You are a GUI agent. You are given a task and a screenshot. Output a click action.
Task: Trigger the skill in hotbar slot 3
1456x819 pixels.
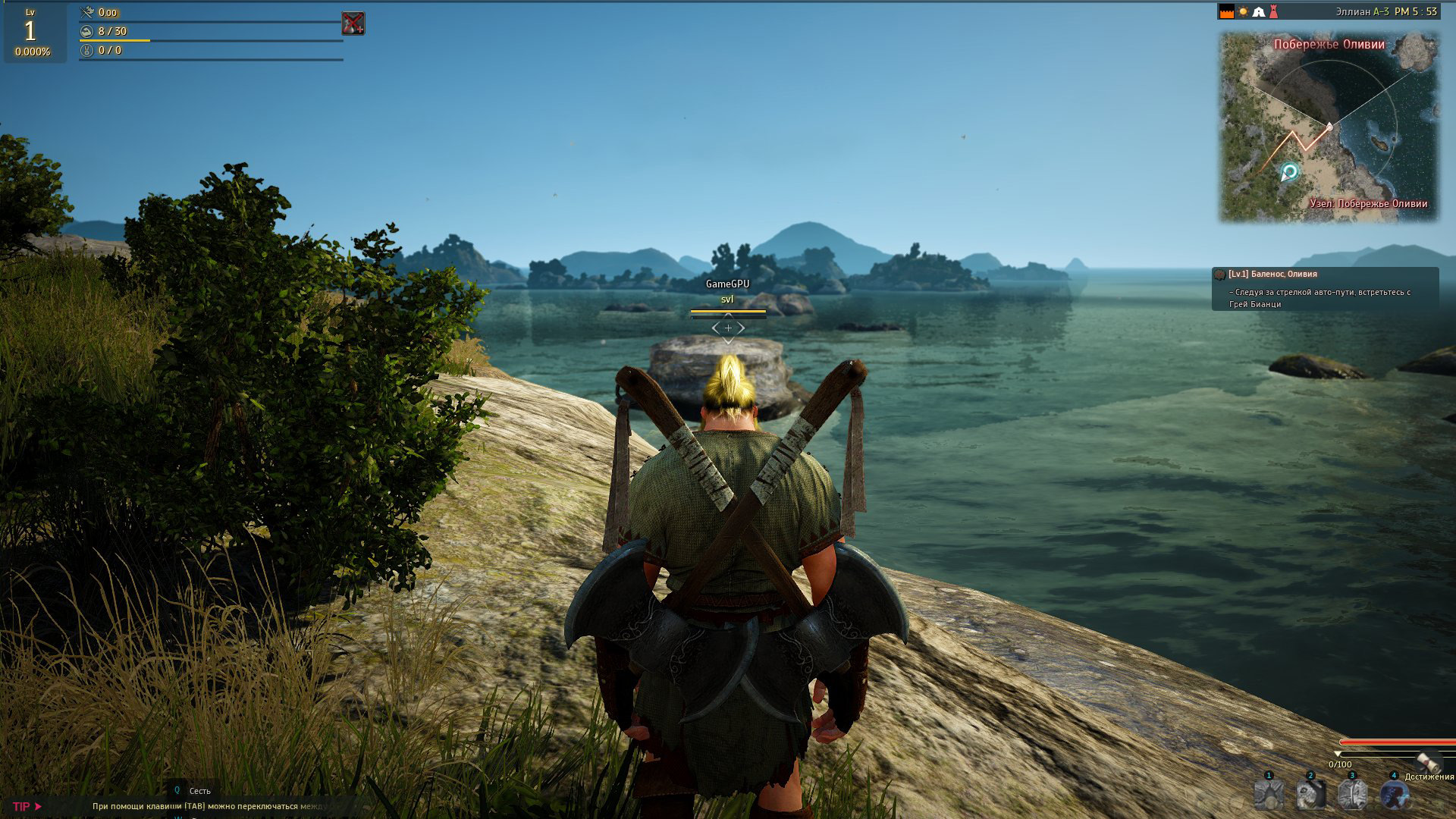point(1352,795)
